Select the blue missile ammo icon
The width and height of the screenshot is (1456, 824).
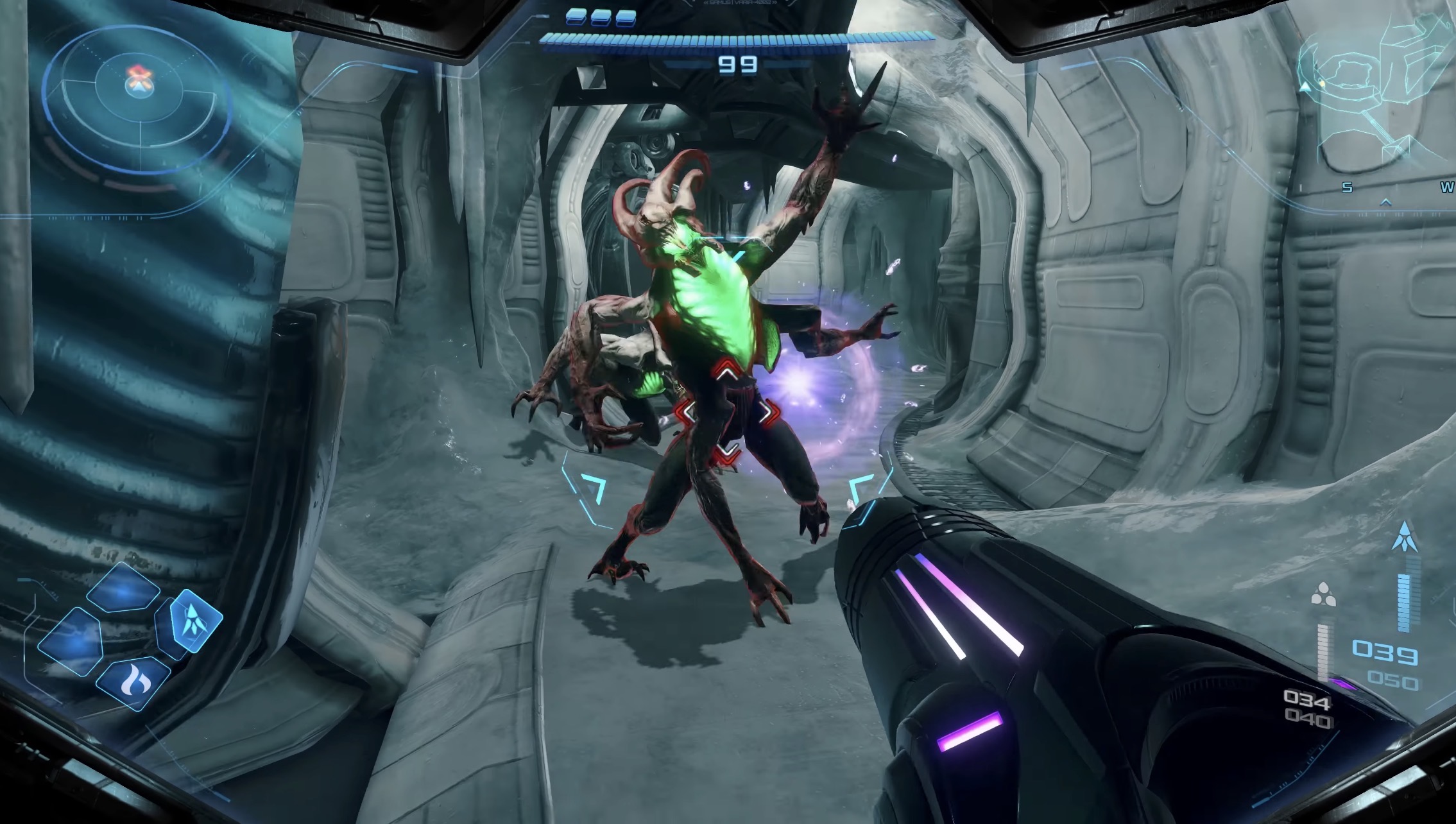pos(1404,537)
